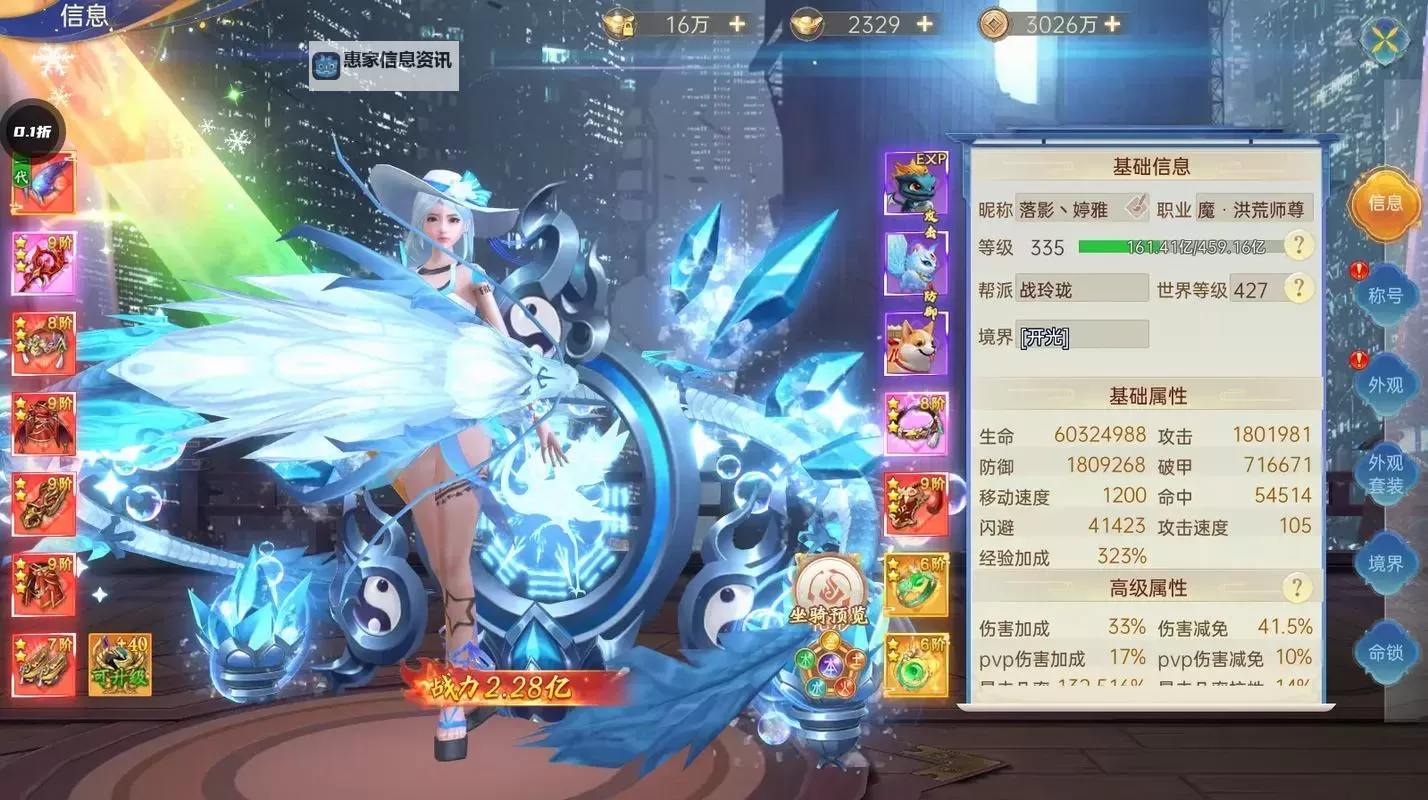Viewport: 1428px width, 800px height.
Task: Select the topmost 9阶 weapon on the left
Action: tap(42, 262)
